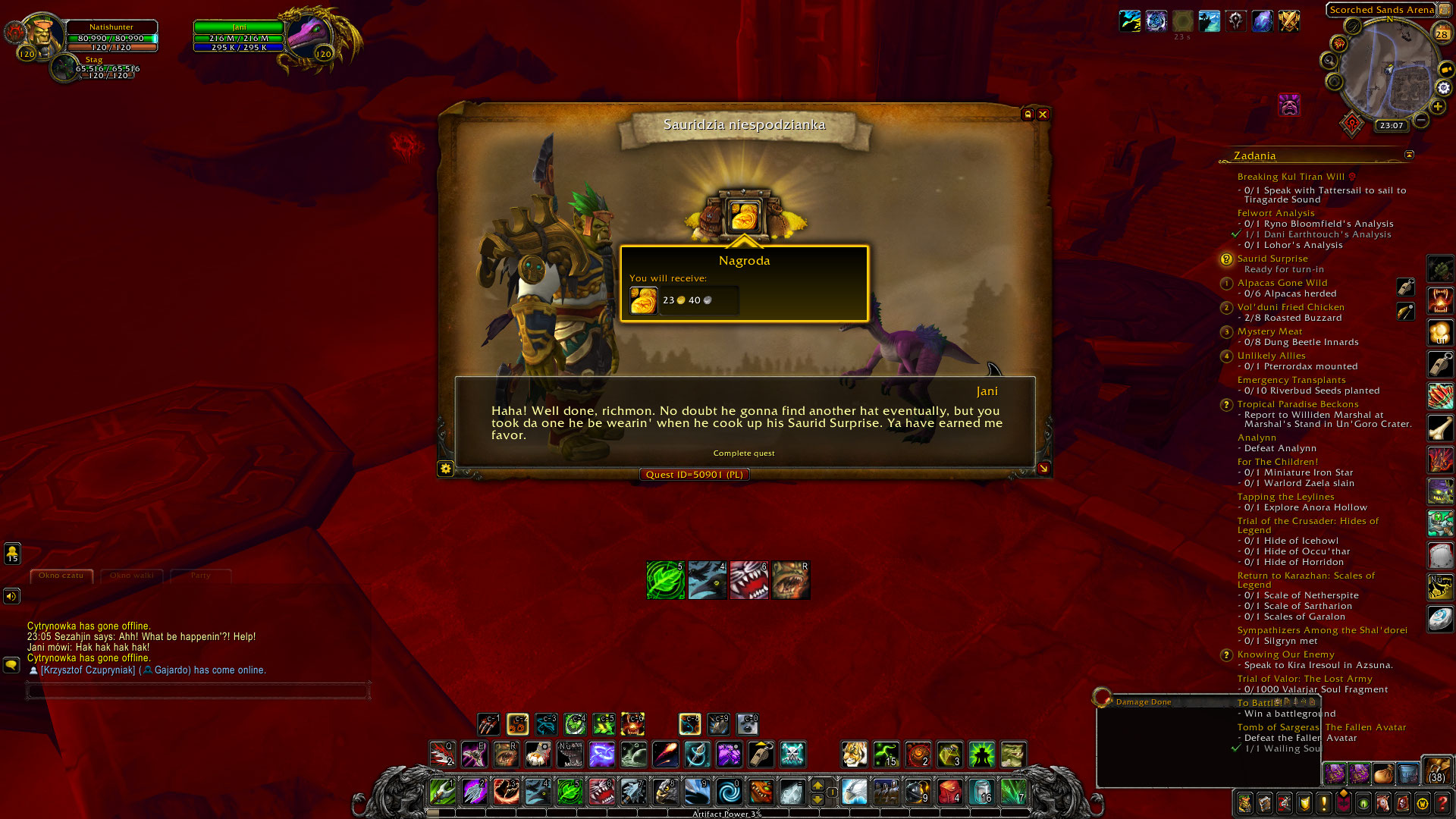
Task: Switch to the Okno walki chat tab
Action: click(131, 576)
